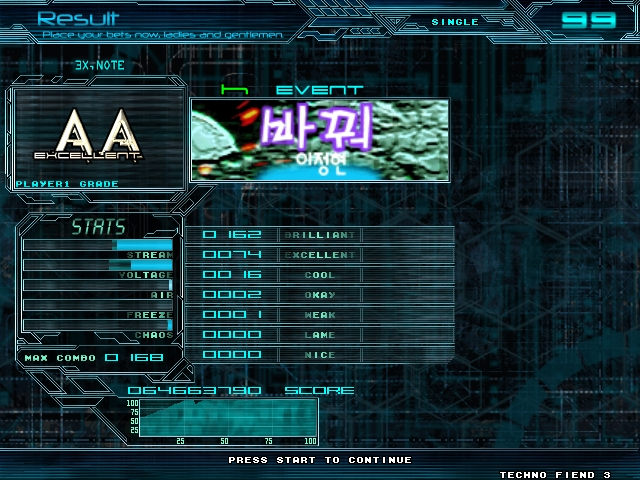Click the song banner thumbnail
This screenshot has height=480, width=640.
[x=319, y=139]
